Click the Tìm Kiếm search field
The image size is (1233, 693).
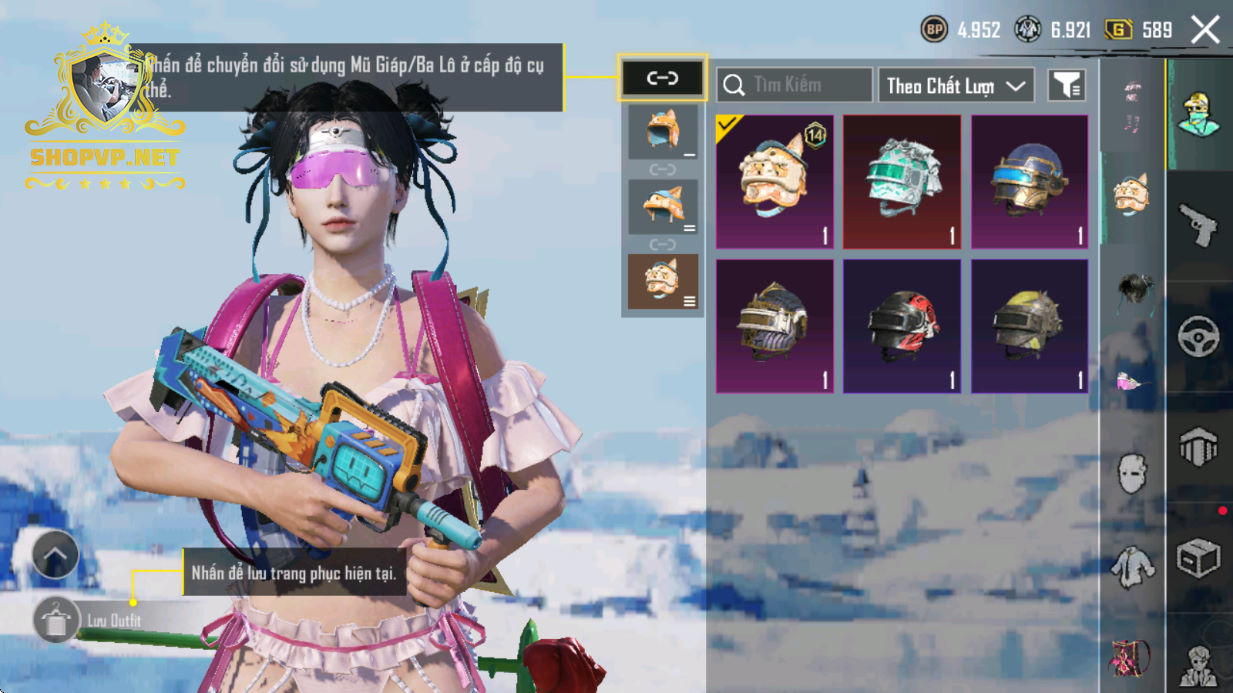tap(795, 85)
